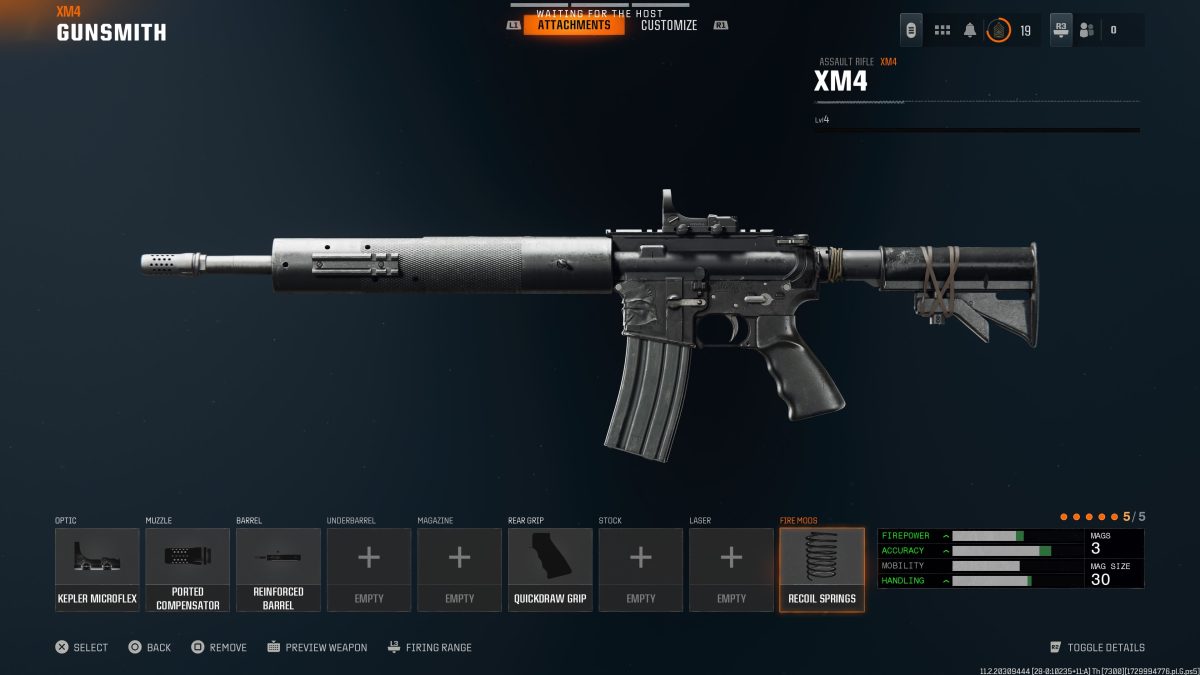Click Remove to detach the attachment

click(219, 647)
